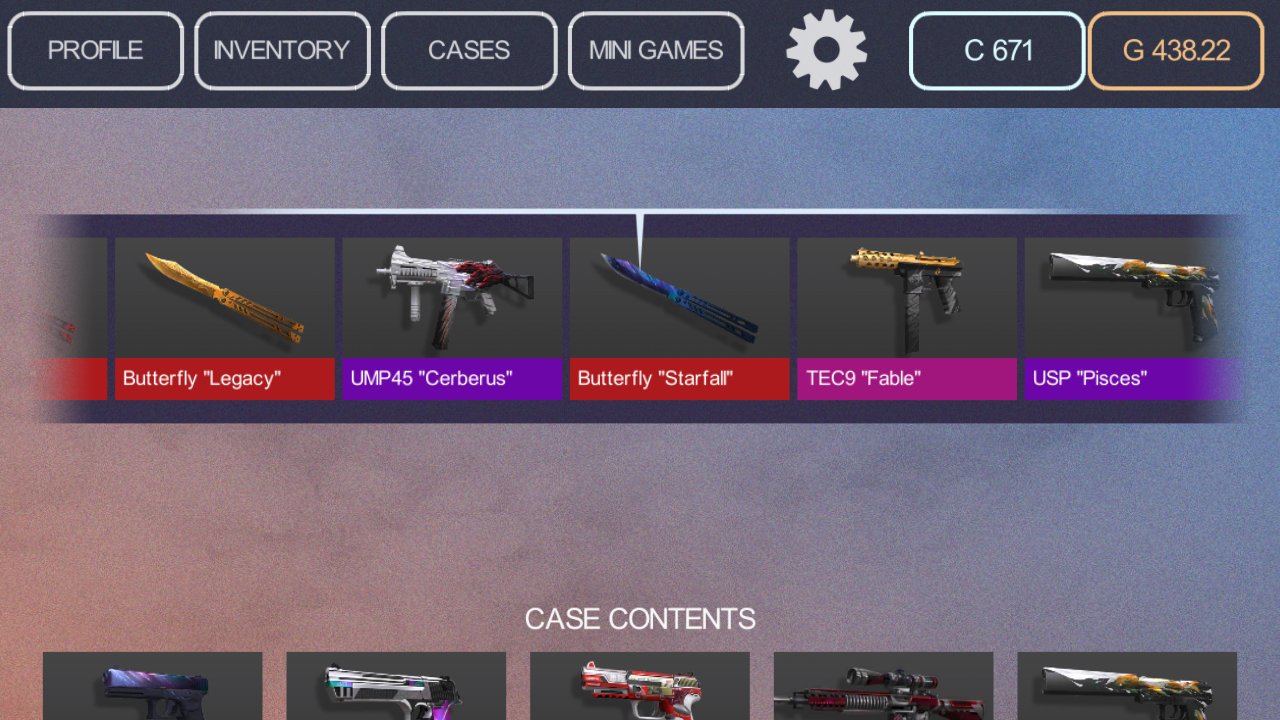1280x720 pixels.
Task: Open the galaxy Glock in case contents
Action: coord(152,690)
